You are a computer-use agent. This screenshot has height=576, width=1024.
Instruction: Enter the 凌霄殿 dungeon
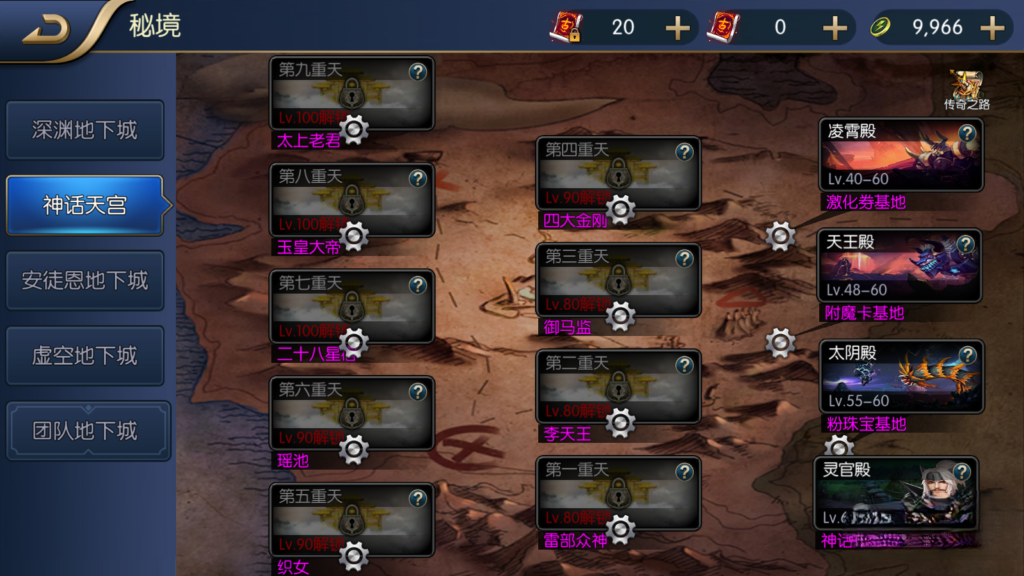900,156
